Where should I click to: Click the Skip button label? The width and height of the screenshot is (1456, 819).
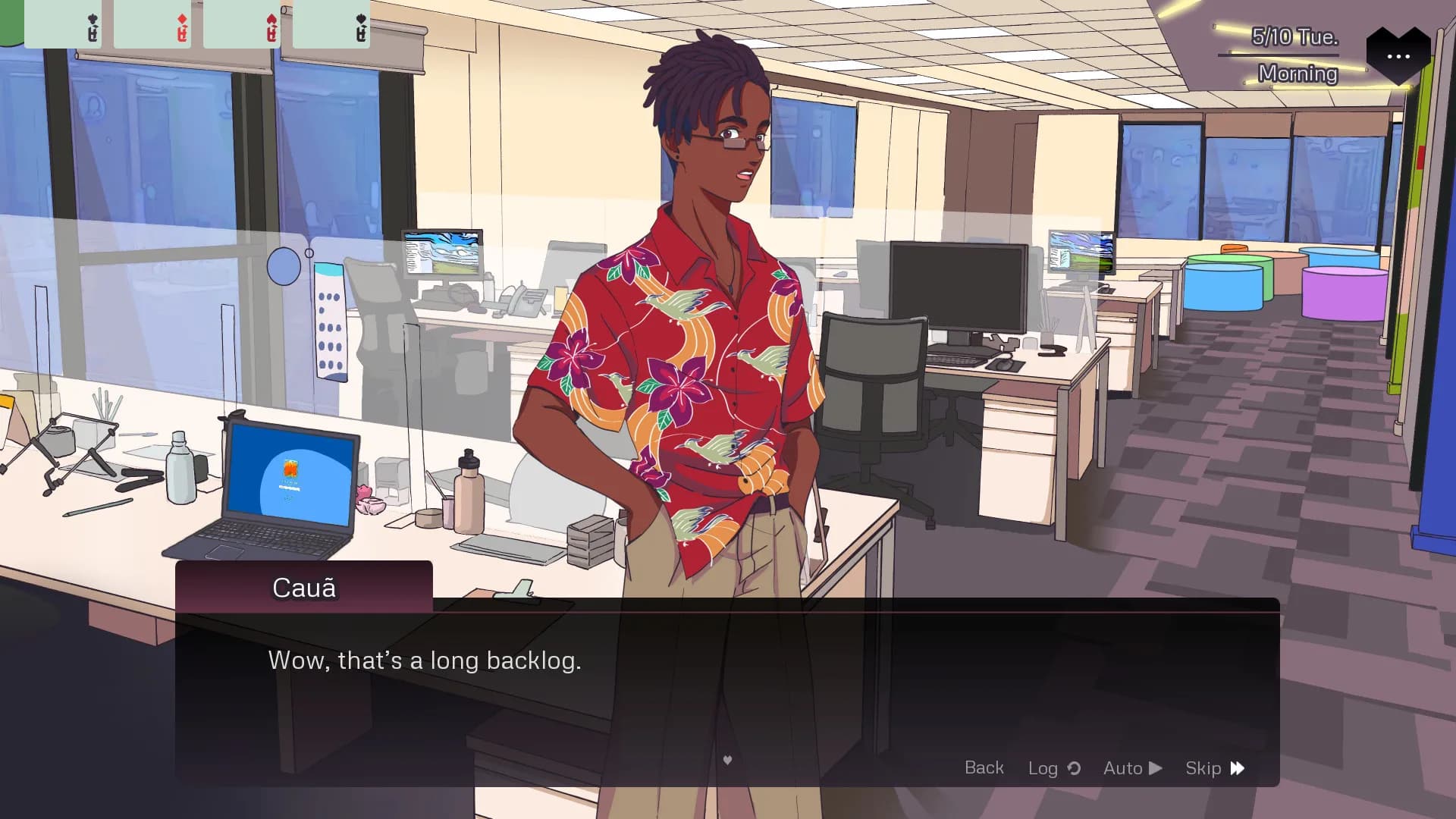pos(1204,768)
